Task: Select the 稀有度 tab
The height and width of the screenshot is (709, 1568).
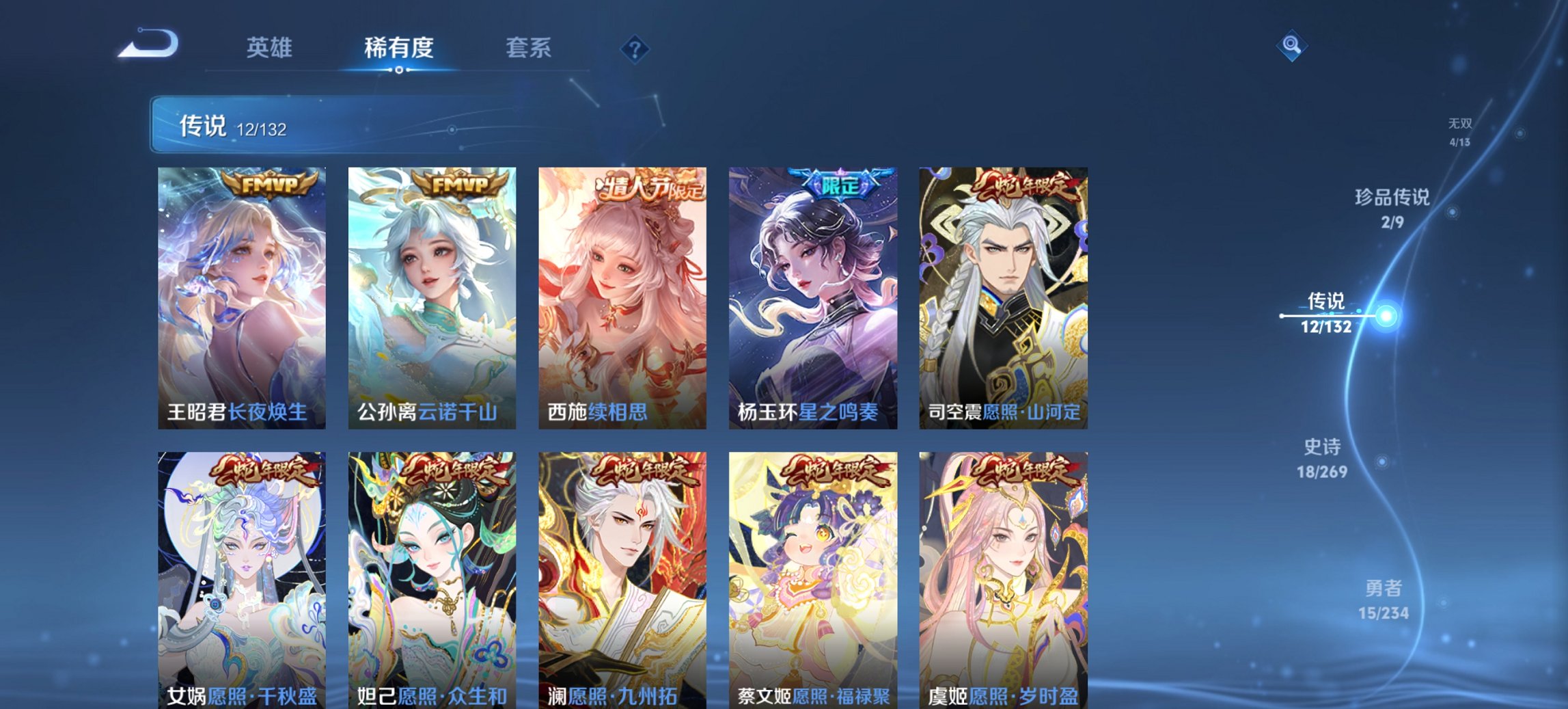Action: click(x=398, y=49)
